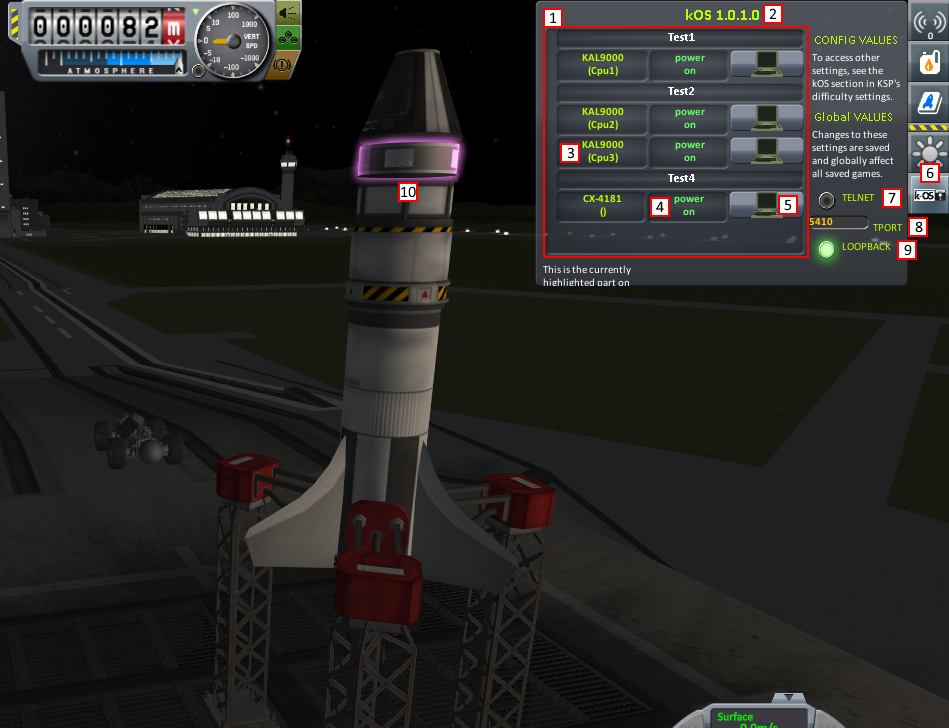
Task: Toggle the vessel lights button
Action: click(x=287, y=14)
